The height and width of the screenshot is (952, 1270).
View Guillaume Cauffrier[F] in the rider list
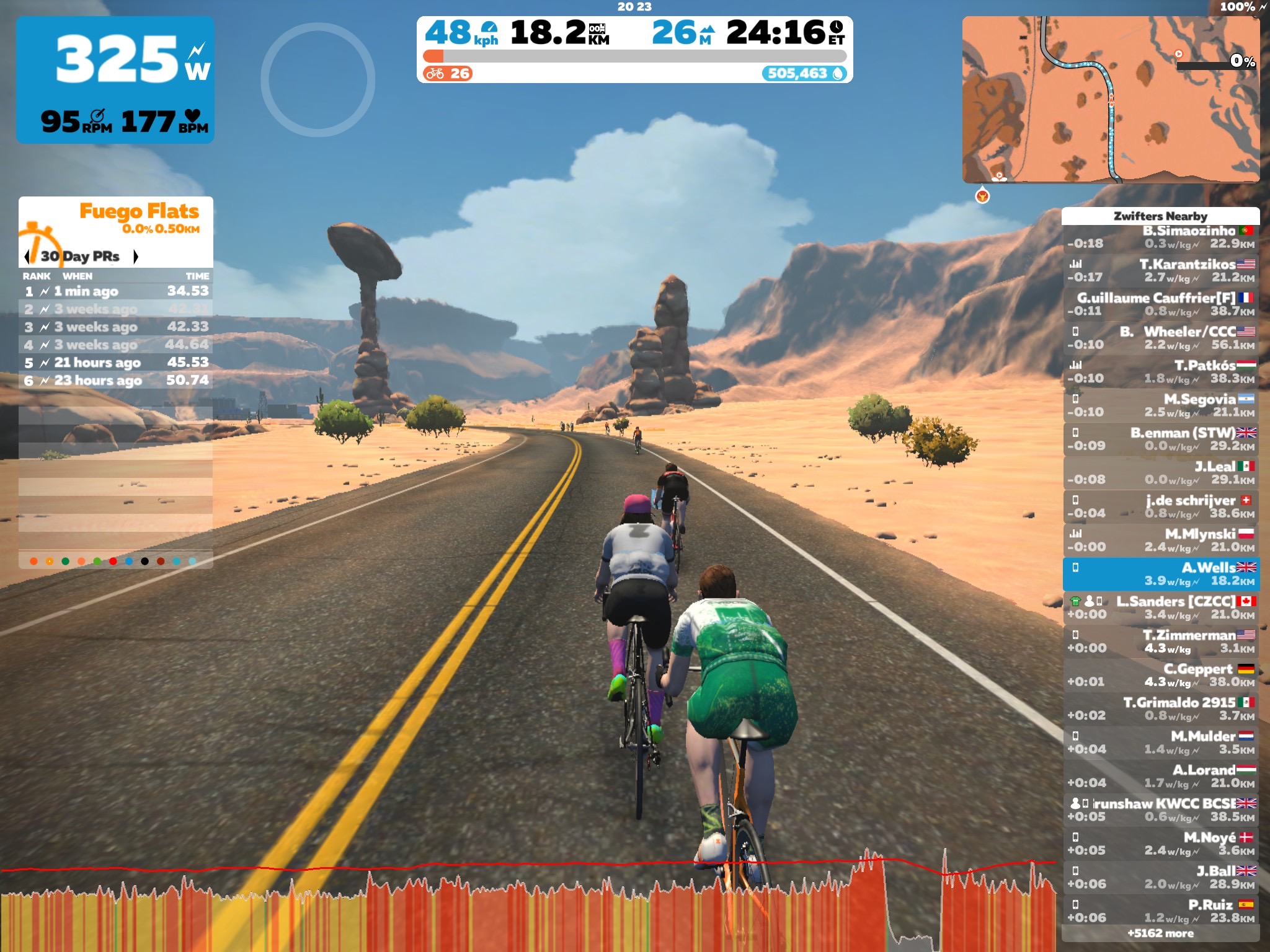pyautogui.click(x=1160, y=304)
